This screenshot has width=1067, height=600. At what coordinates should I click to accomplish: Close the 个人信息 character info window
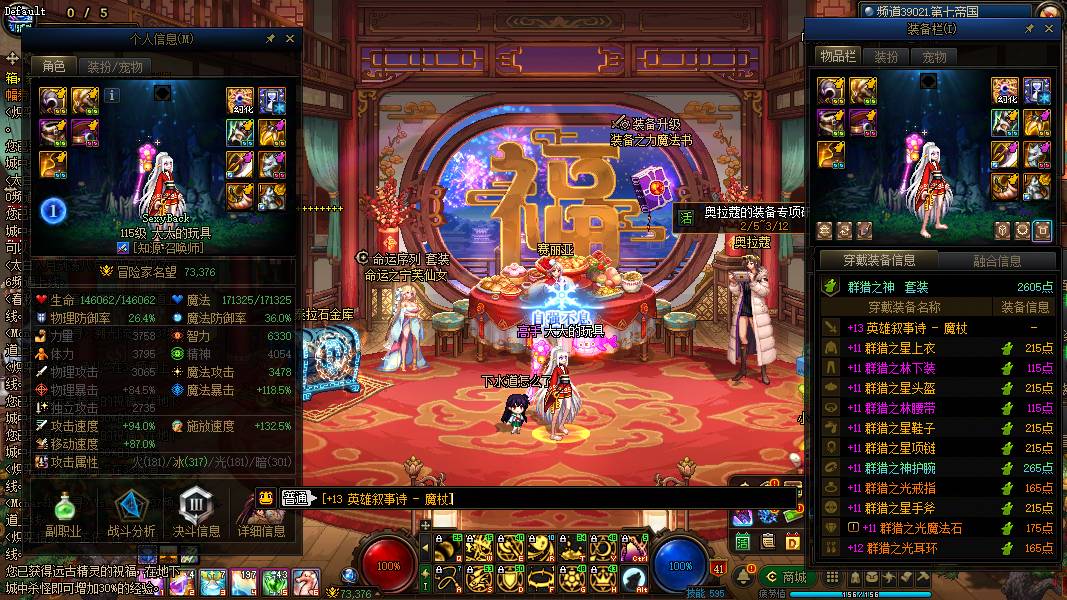click(x=290, y=38)
